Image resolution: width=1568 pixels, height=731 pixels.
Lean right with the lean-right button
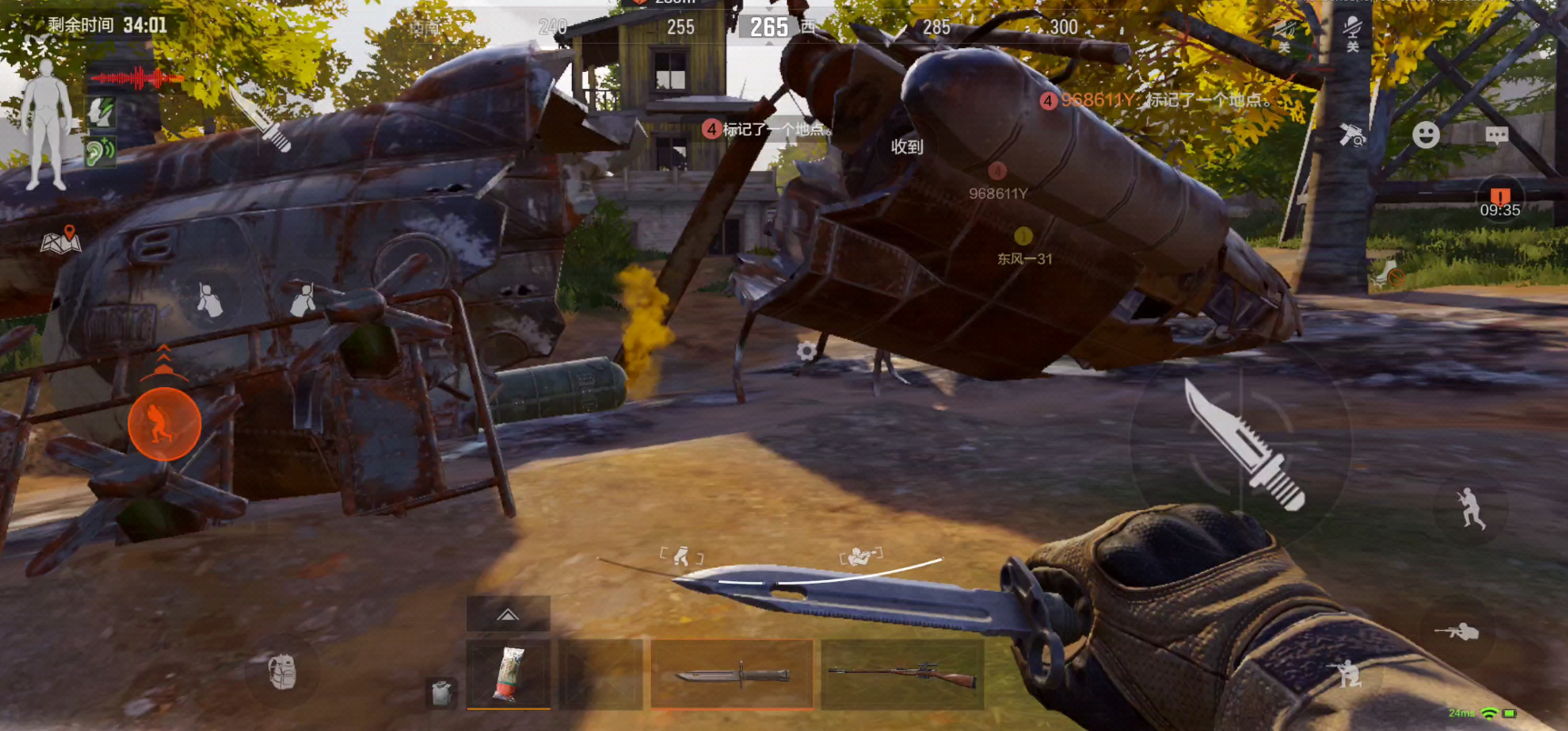(x=303, y=298)
